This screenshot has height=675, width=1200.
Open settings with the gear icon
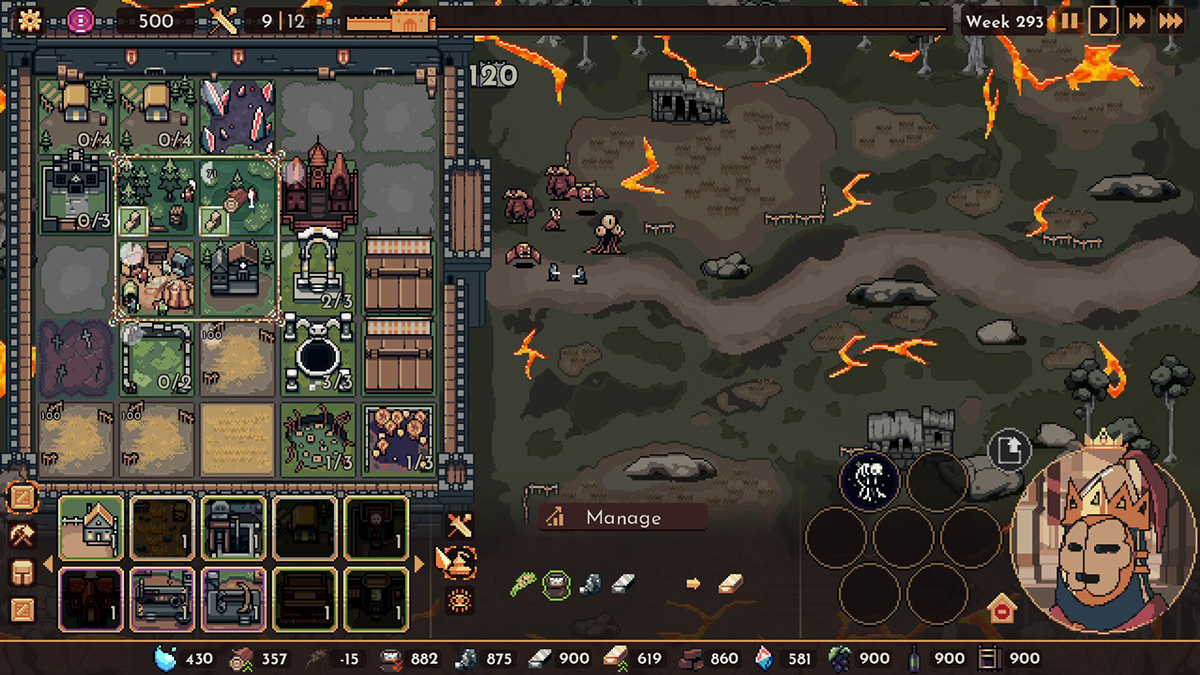[29, 20]
